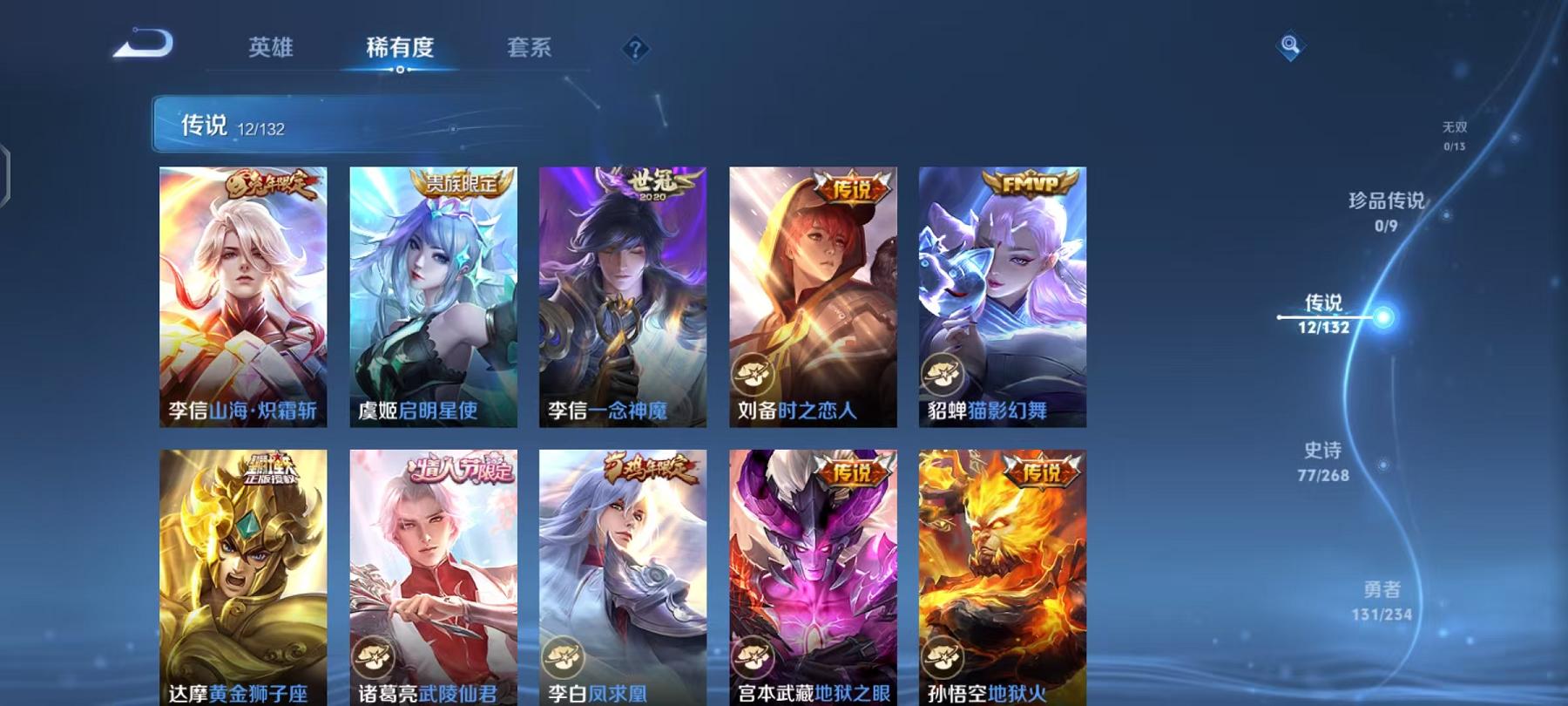Select the 史诗 rarity category on the right
The height and width of the screenshot is (706, 1568).
(1320, 462)
